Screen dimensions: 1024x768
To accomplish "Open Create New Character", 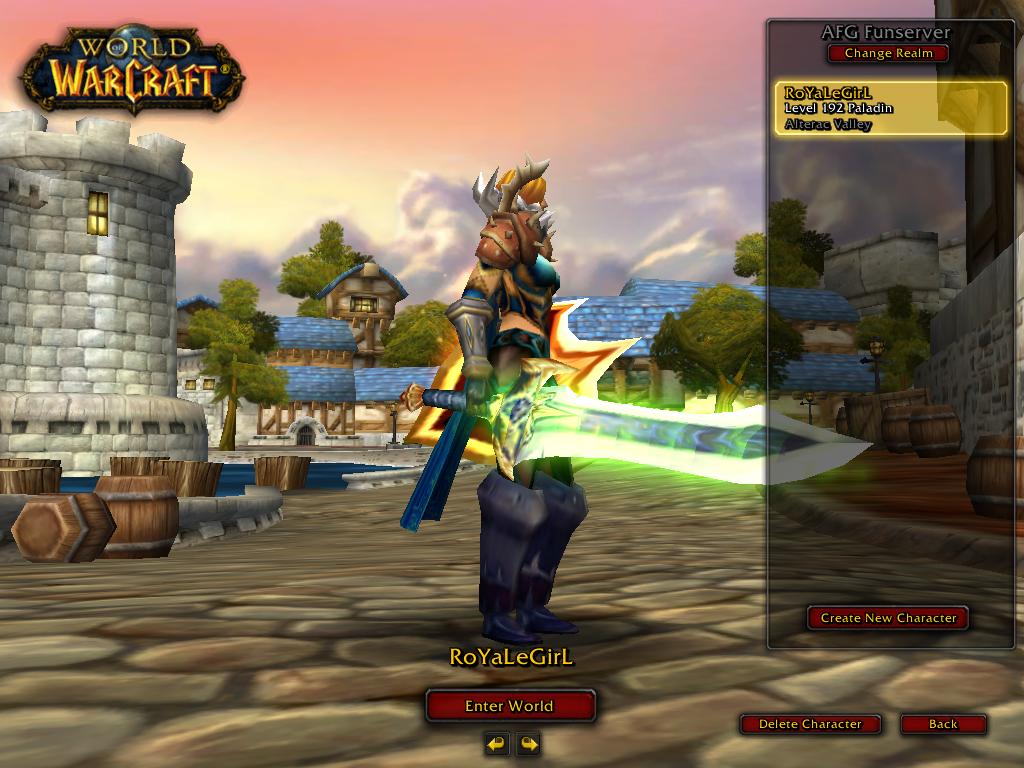I will click(x=888, y=618).
